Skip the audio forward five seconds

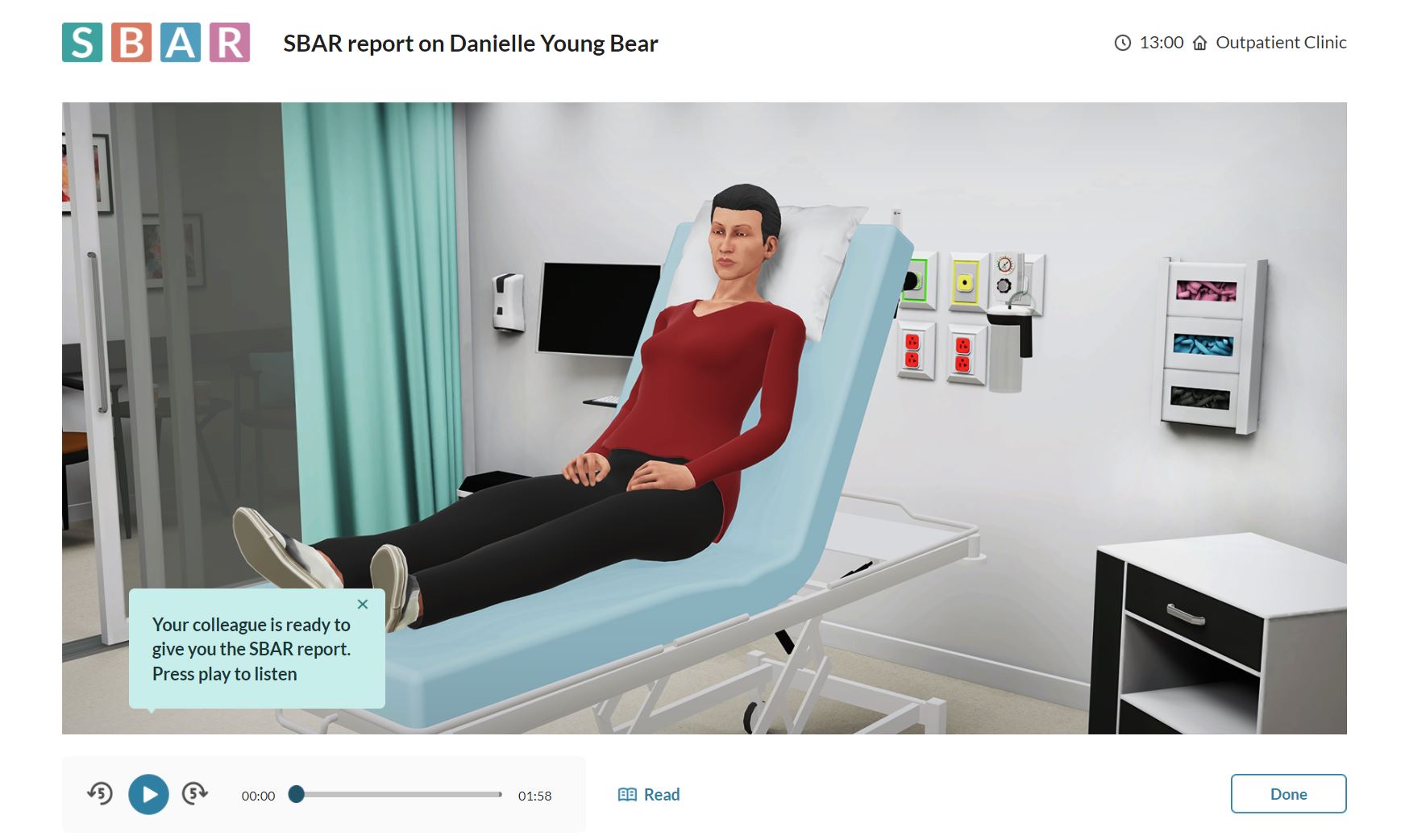coord(193,794)
